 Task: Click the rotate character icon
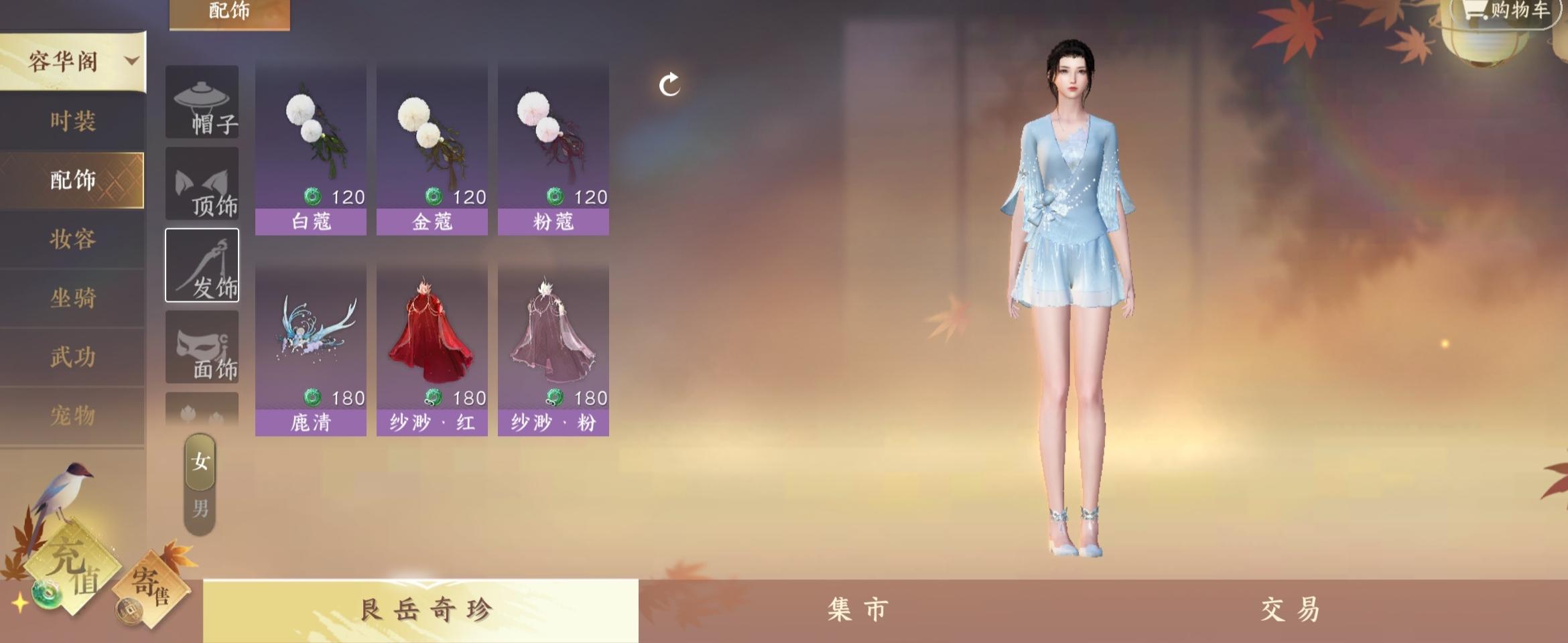pos(668,86)
